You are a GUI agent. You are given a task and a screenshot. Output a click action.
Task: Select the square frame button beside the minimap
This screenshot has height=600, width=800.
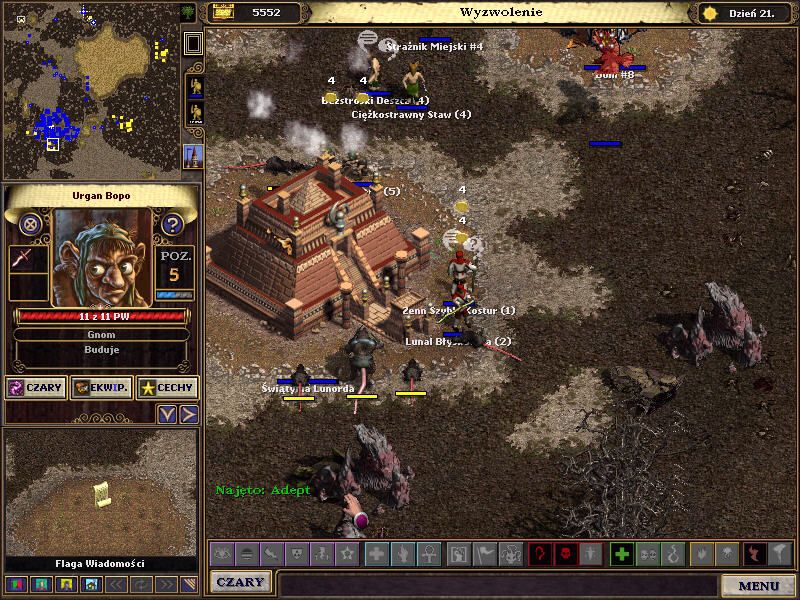point(194,43)
